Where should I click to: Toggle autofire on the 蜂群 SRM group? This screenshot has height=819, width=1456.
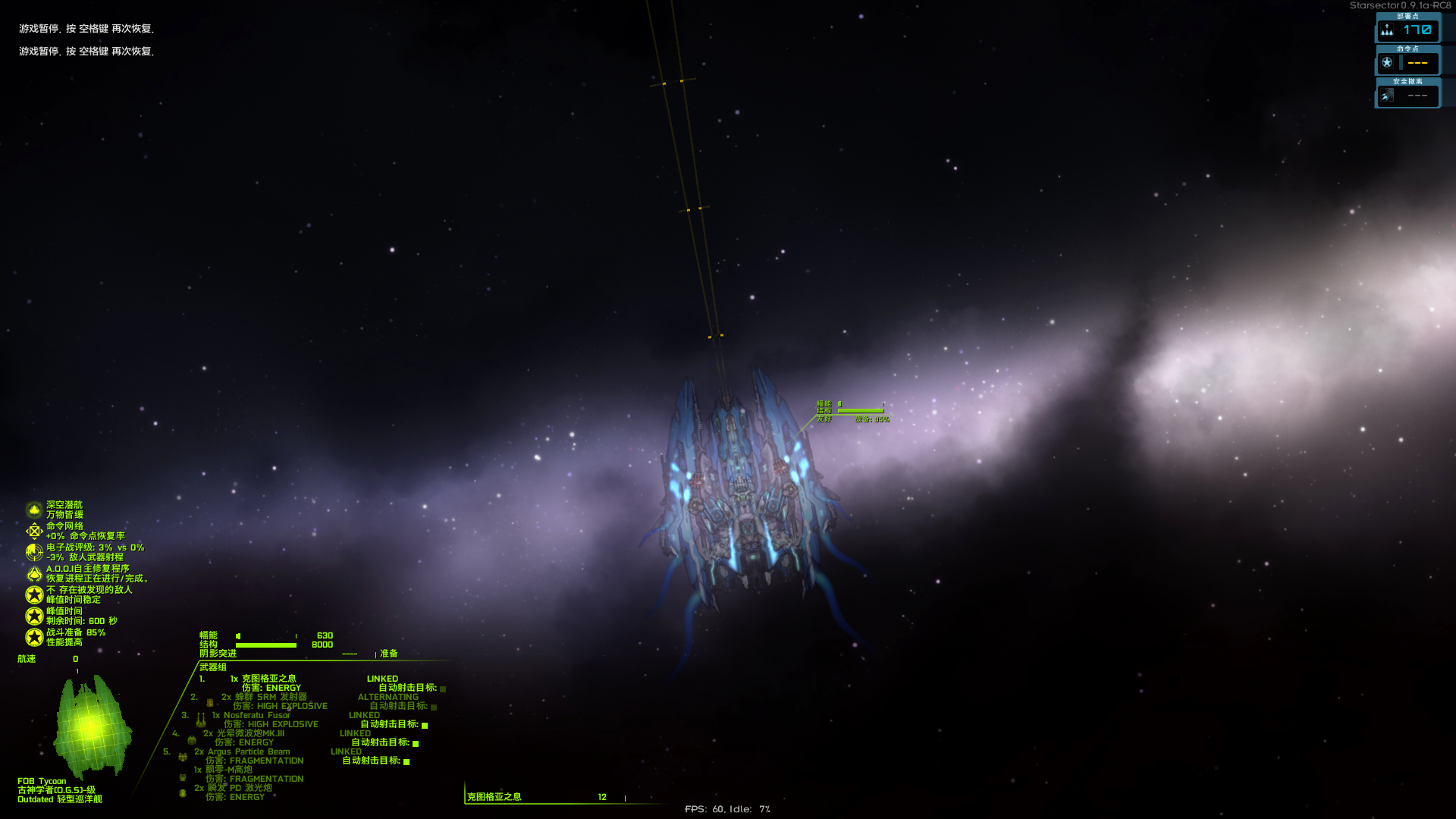[434, 706]
